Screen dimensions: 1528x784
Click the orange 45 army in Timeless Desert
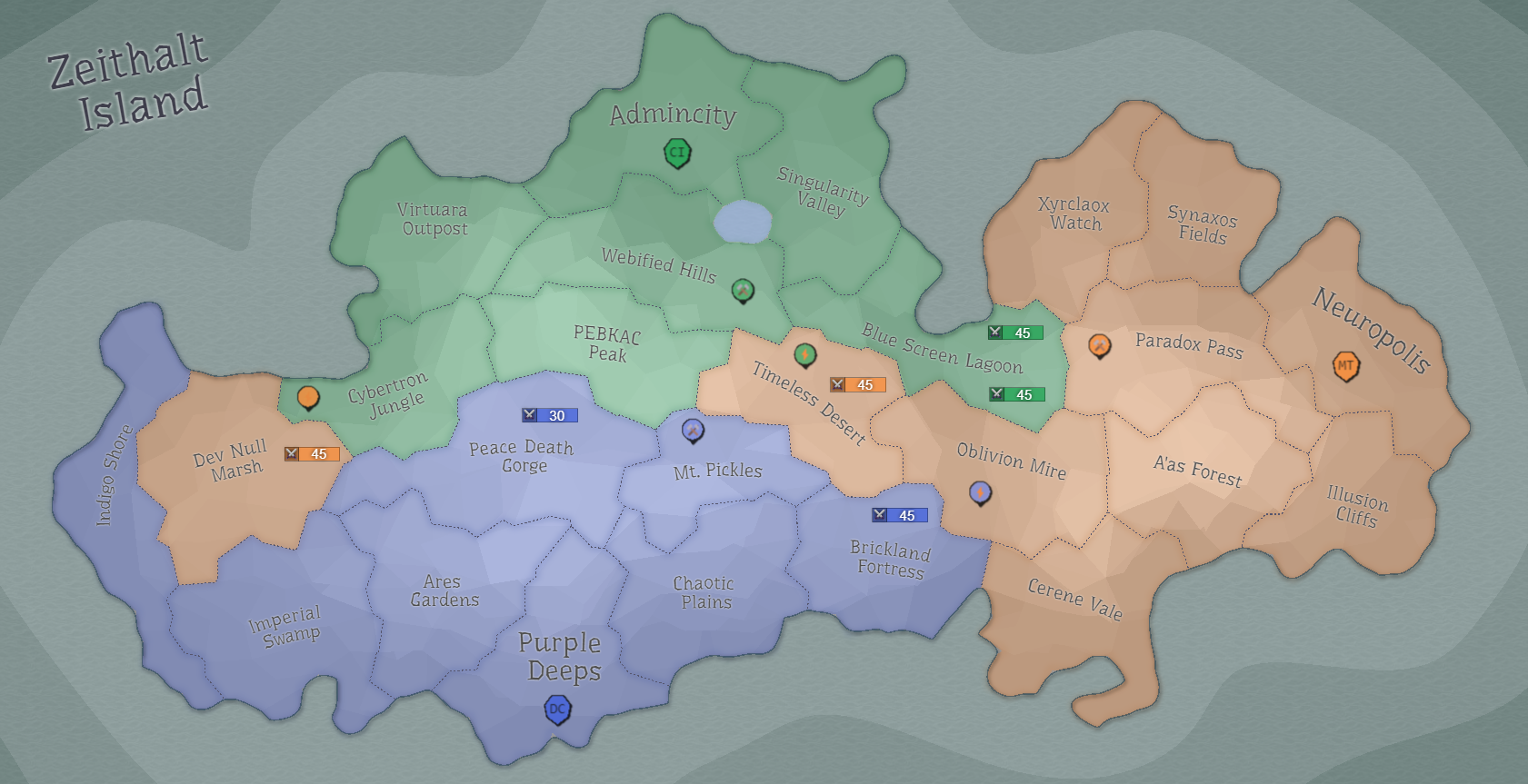click(x=857, y=384)
